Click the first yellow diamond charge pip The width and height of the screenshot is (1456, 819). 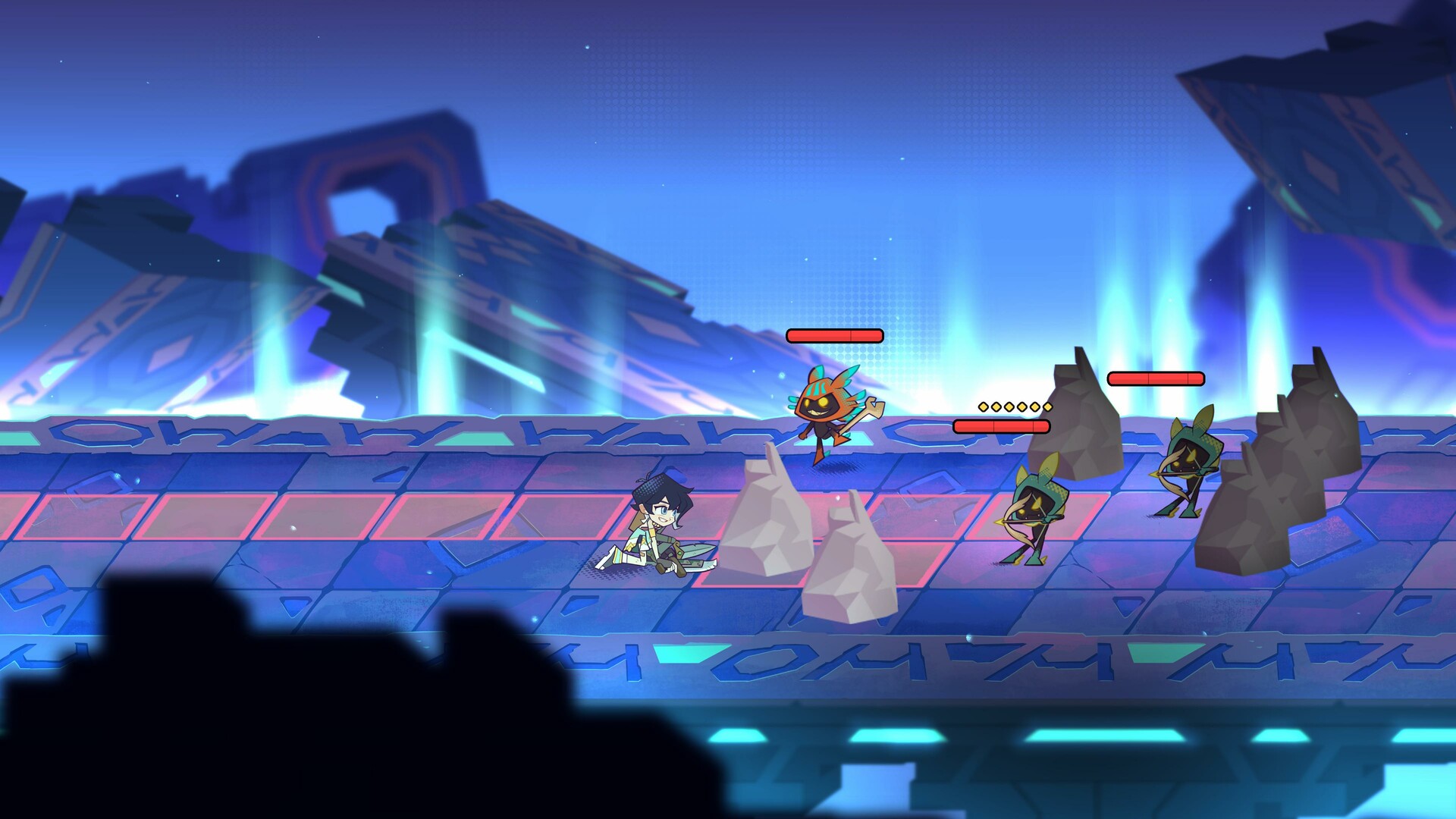point(983,406)
